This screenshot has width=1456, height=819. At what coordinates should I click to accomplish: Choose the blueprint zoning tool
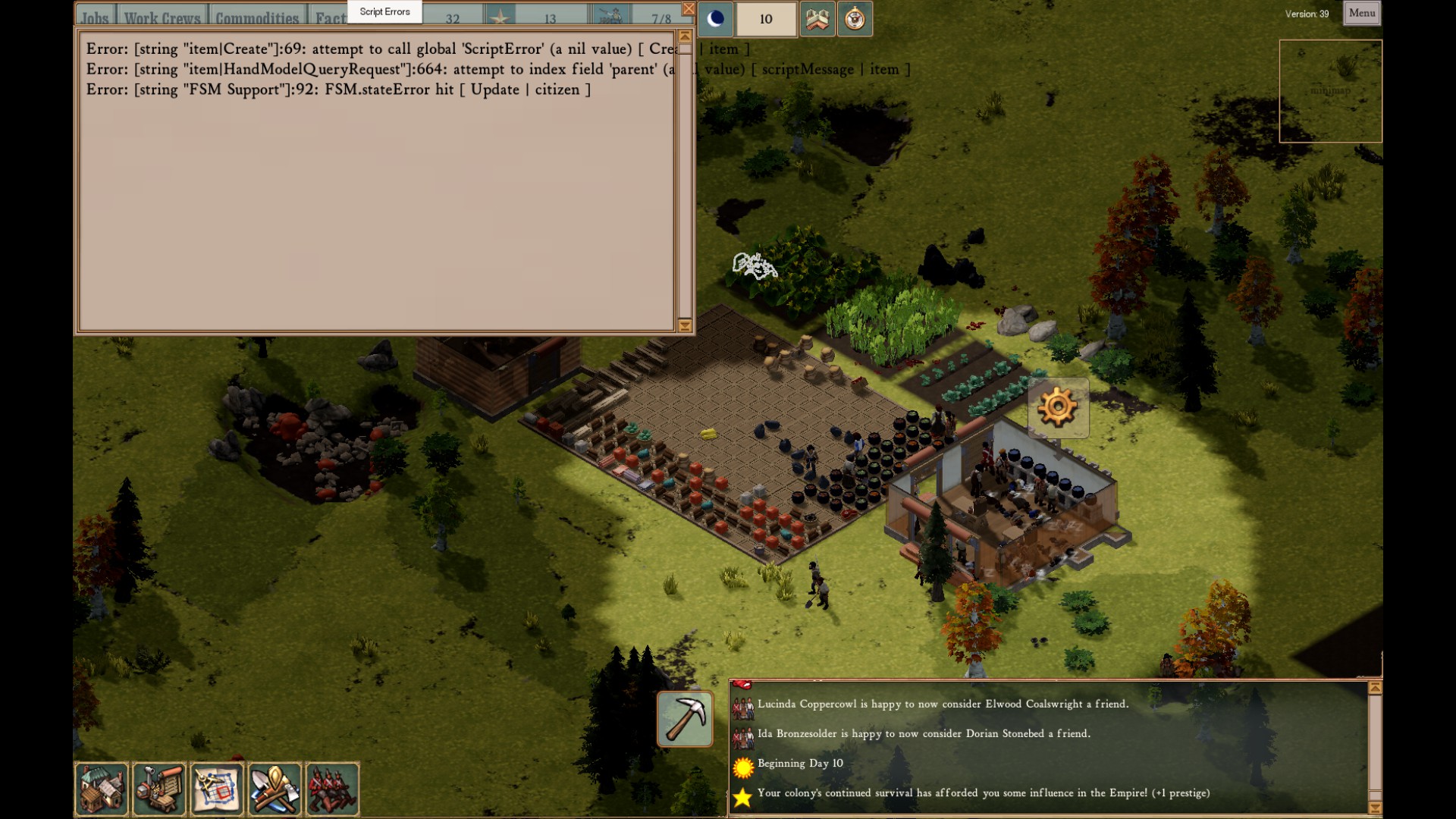(217, 789)
